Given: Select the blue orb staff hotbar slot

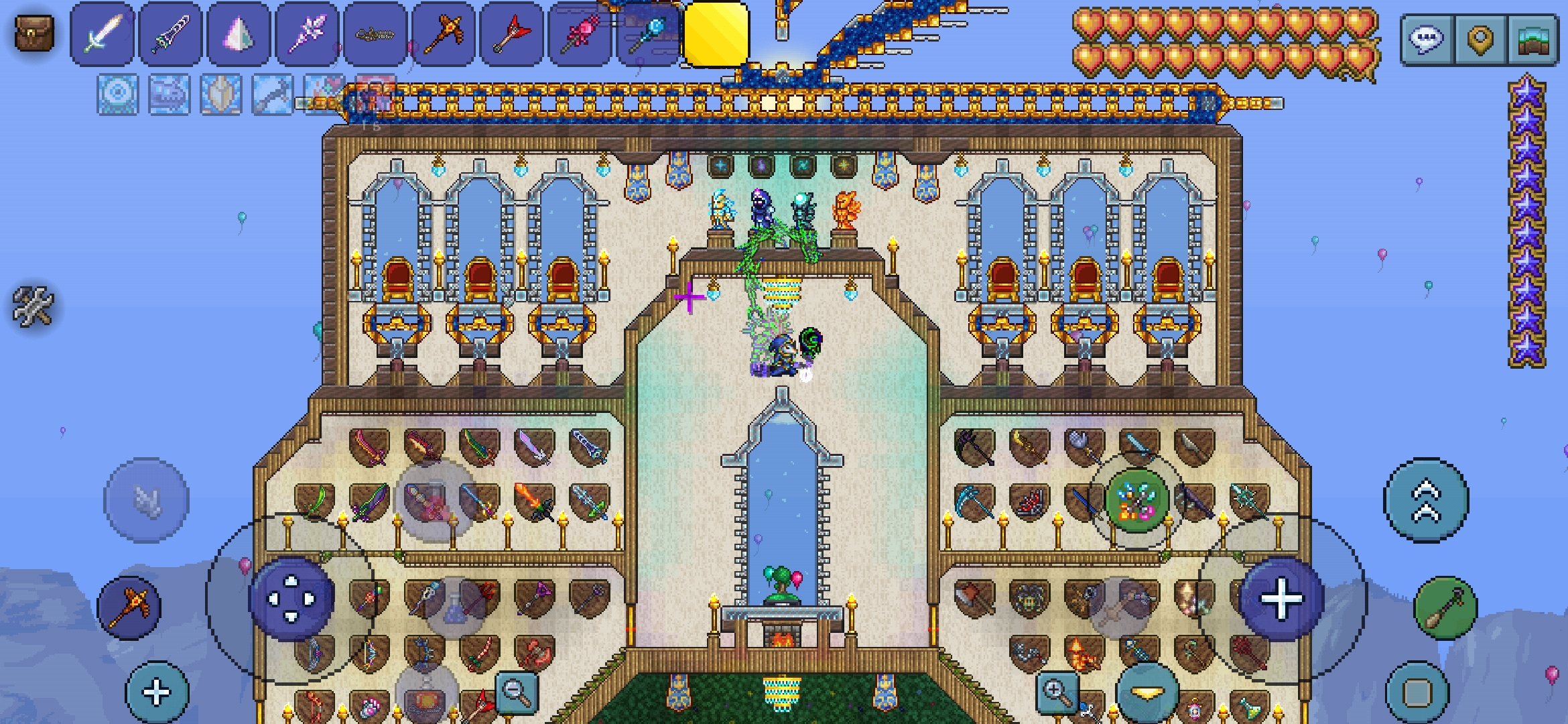Looking at the screenshot, I should 648,34.
